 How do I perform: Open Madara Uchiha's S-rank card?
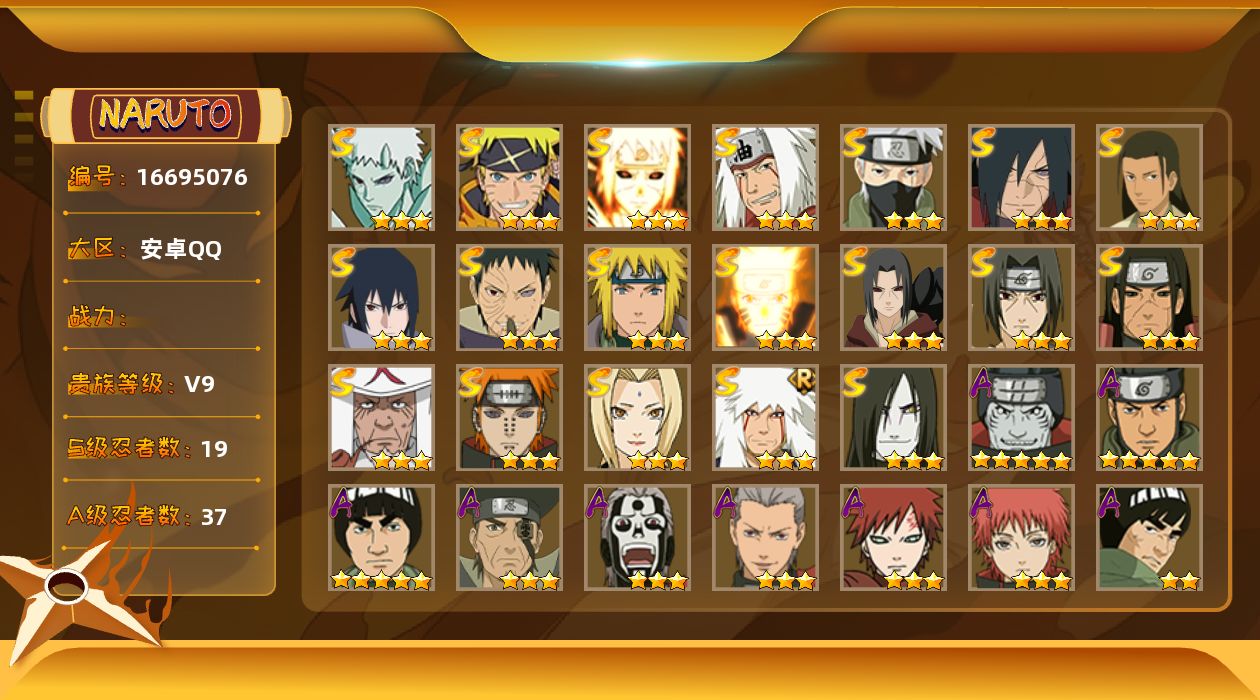pos(1021,177)
